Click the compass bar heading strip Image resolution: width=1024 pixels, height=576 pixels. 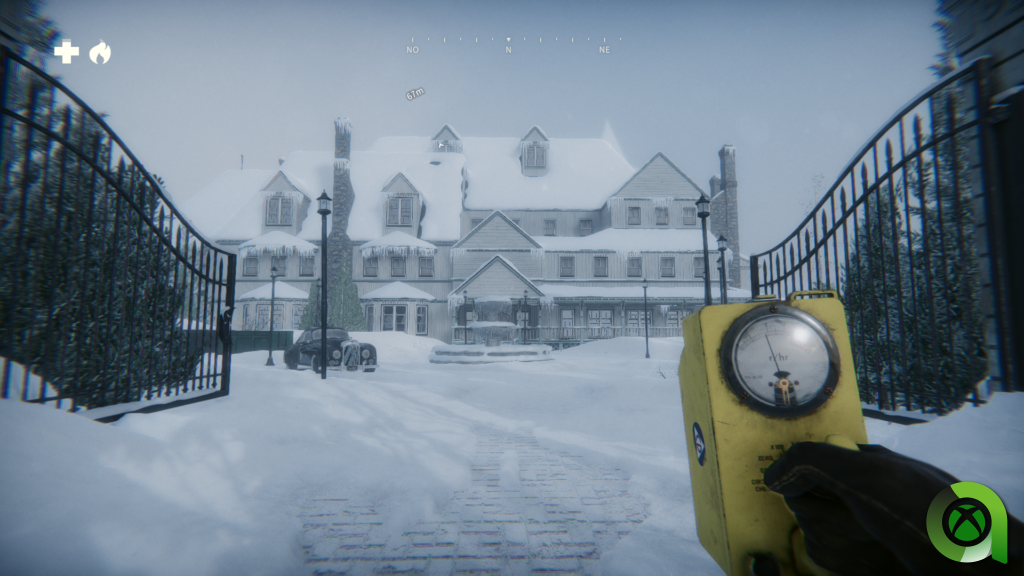coord(509,44)
